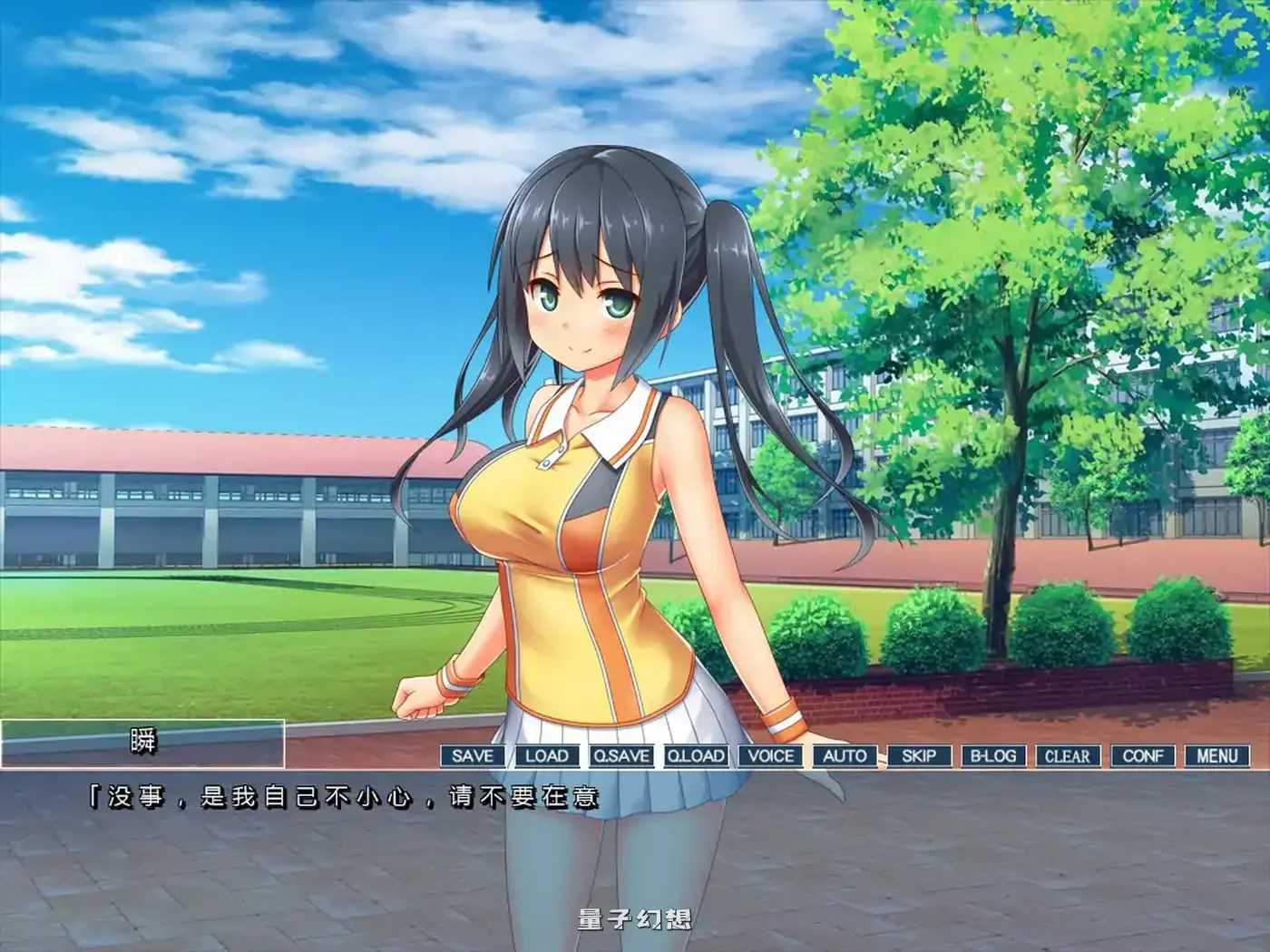Perform a quick save using Q.SAVE

[620, 755]
